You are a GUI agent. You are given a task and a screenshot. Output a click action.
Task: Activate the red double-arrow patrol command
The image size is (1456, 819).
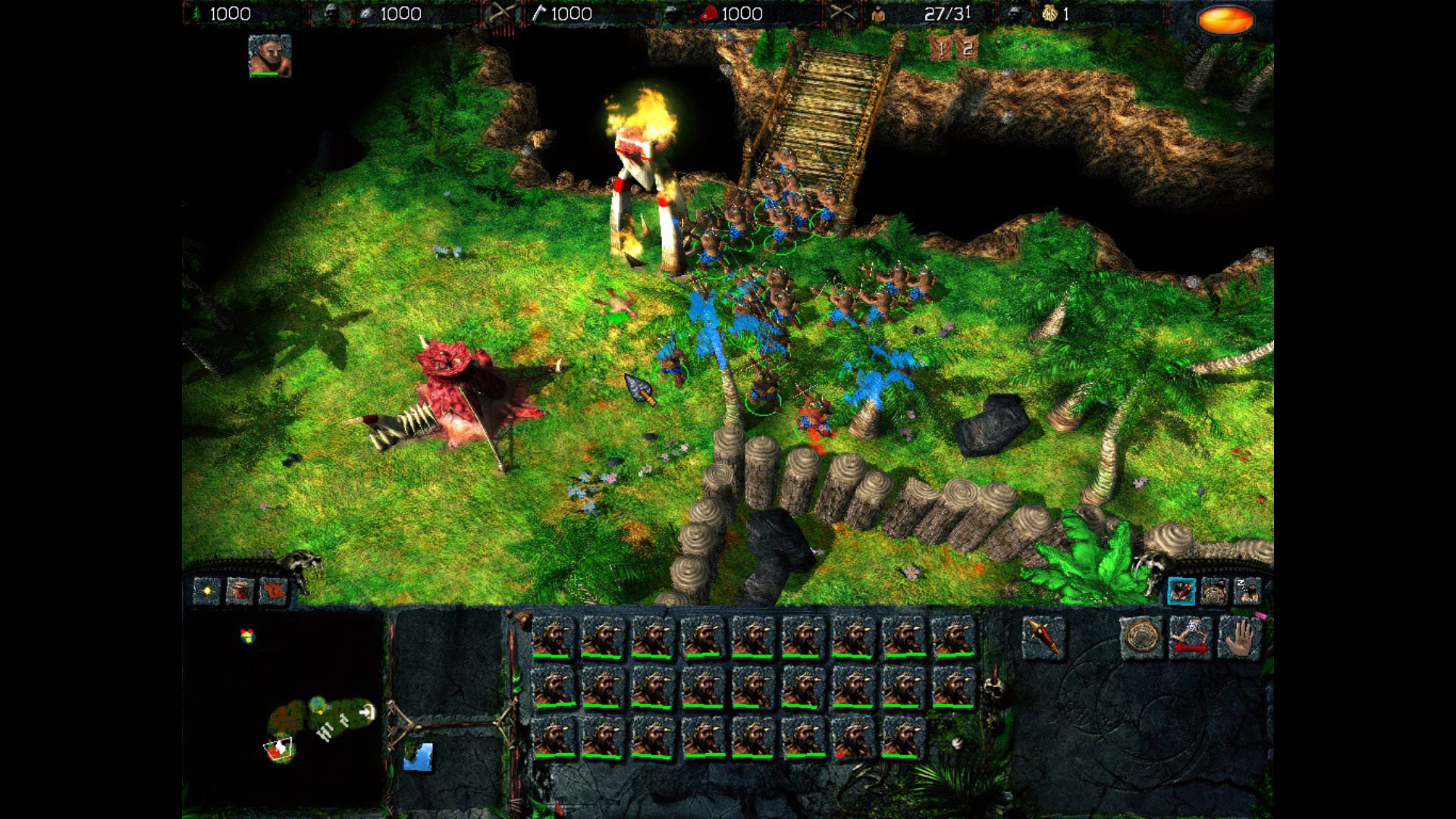1190,637
